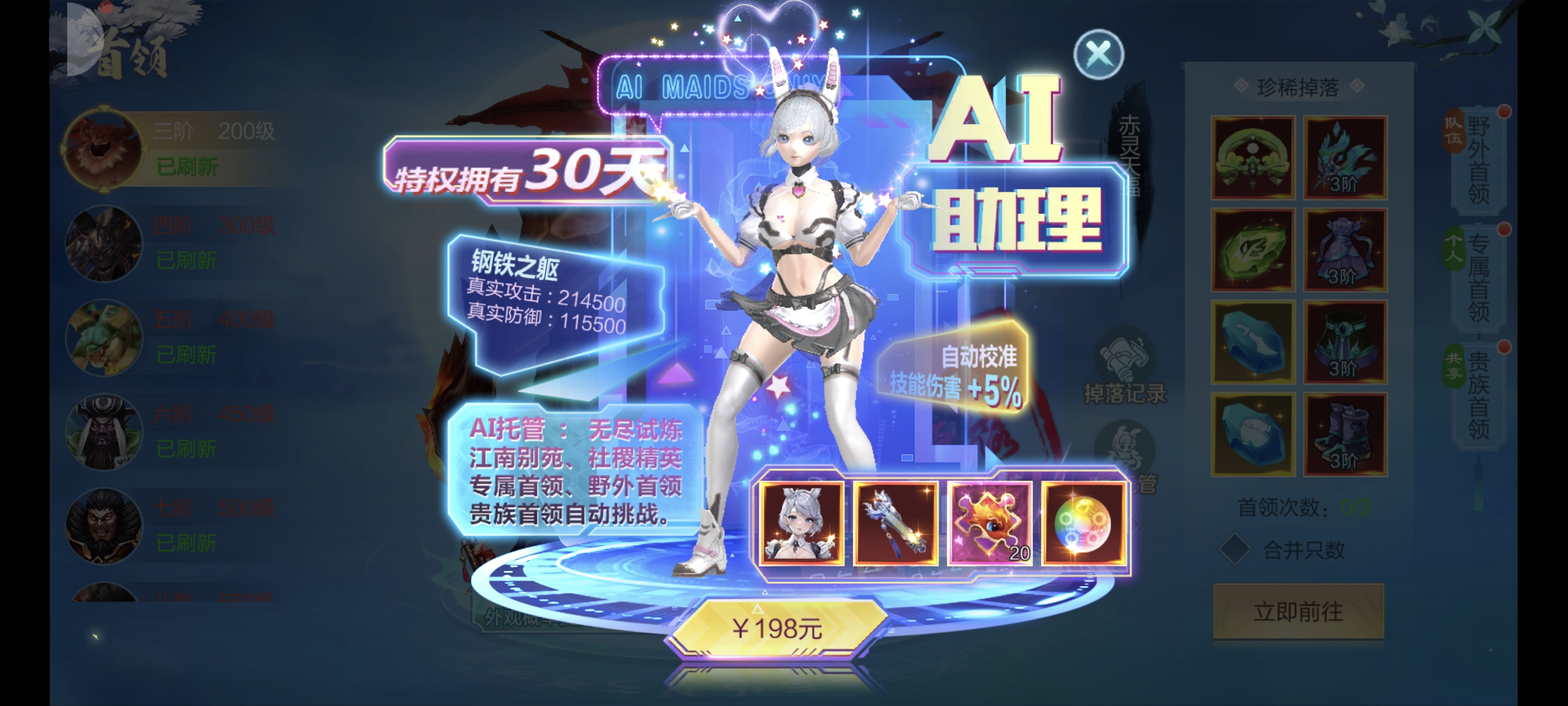The height and width of the screenshot is (706, 1568).
Task: Switch to the 野外首领 tab
Action: (1478, 160)
